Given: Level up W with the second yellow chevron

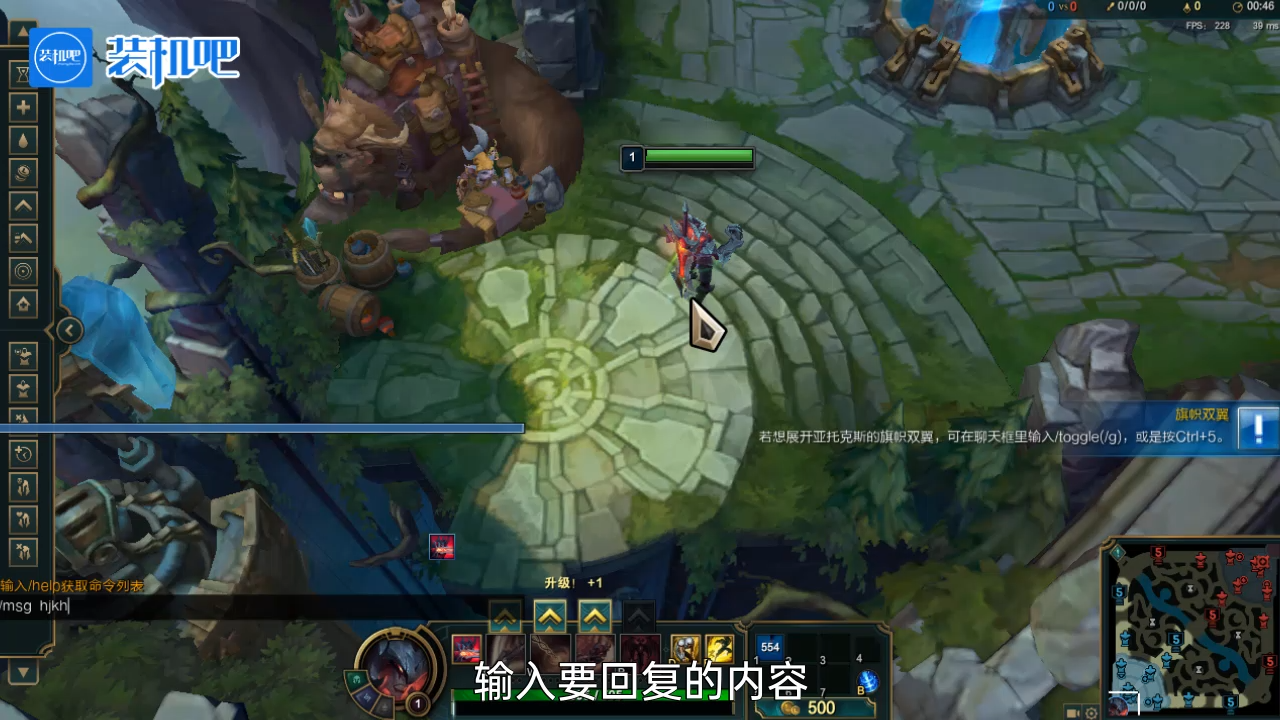Looking at the screenshot, I should click(548, 616).
